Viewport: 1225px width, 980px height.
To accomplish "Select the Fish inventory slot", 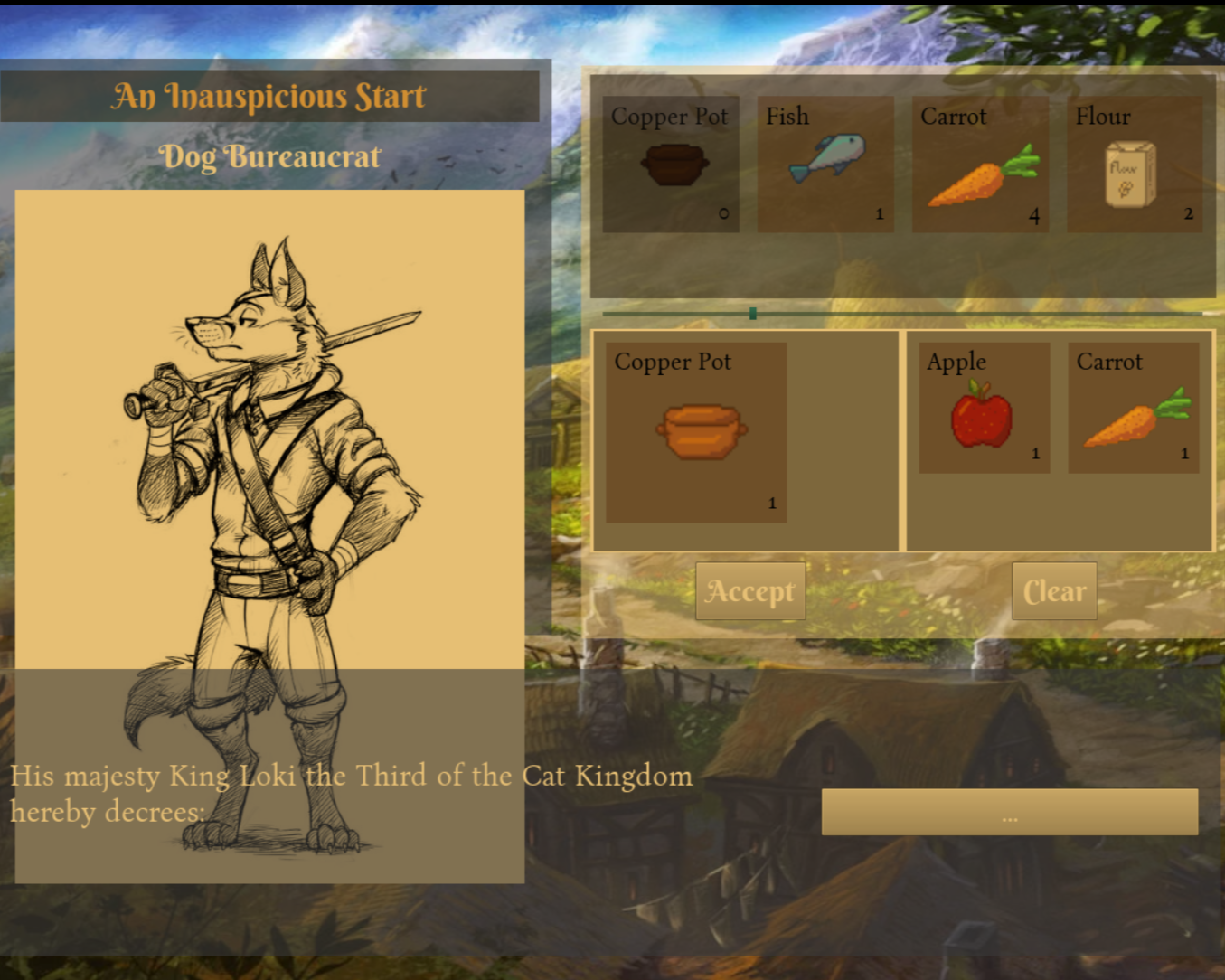I will (825, 165).
